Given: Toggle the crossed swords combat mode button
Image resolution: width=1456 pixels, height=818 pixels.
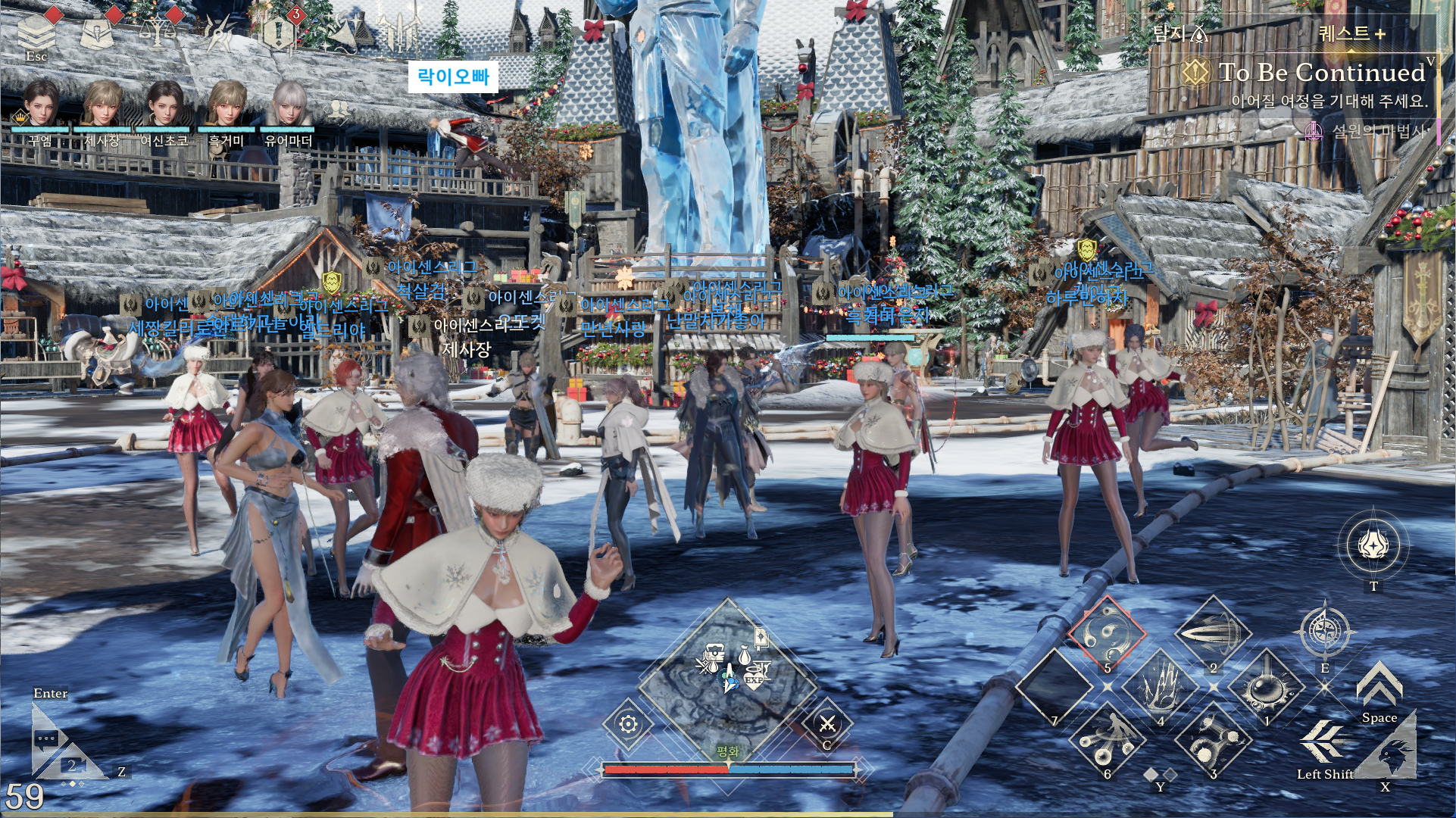Looking at the screenshot, I should [827, 725].
